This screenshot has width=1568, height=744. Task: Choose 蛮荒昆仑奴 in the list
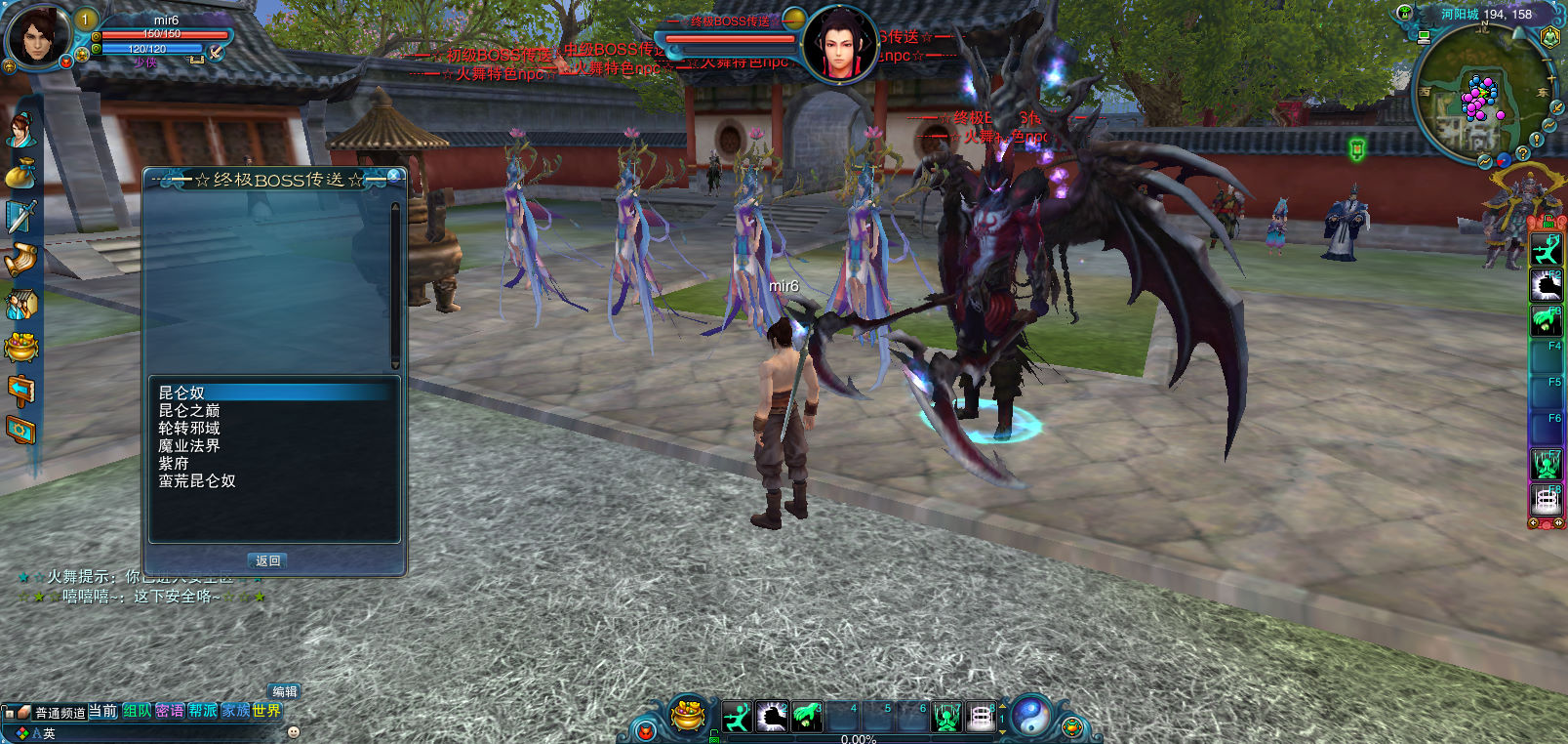[x=197, y=480]
